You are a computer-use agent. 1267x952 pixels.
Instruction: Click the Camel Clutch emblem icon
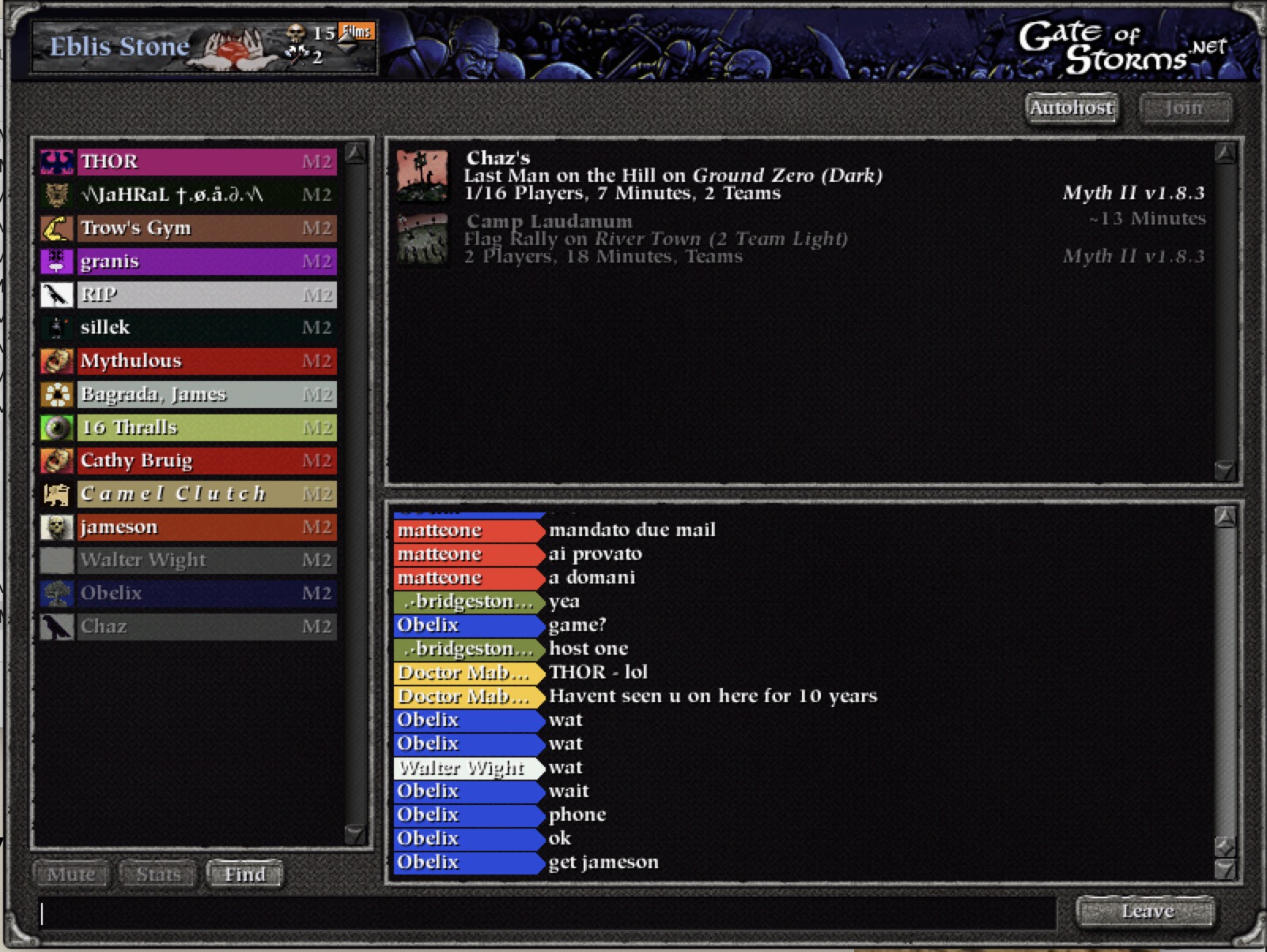click(x=55, y=493)
